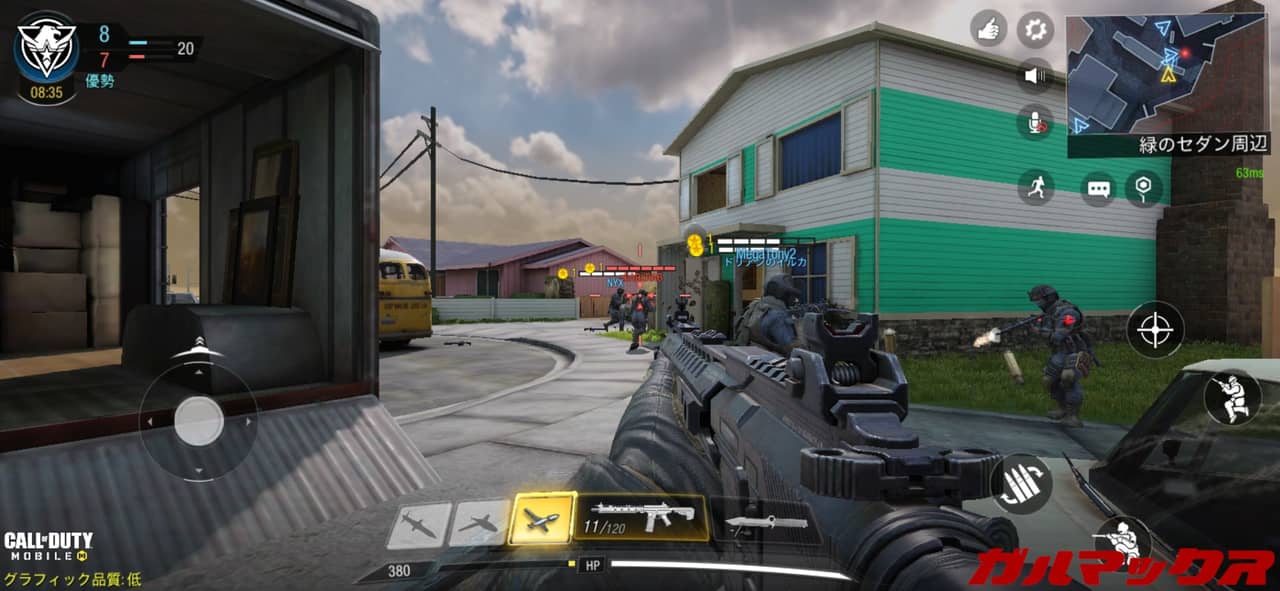Viewport: 1280px width, 591px height.
Task: Open the quick chat speech bubble
Action: point(1098,188)
